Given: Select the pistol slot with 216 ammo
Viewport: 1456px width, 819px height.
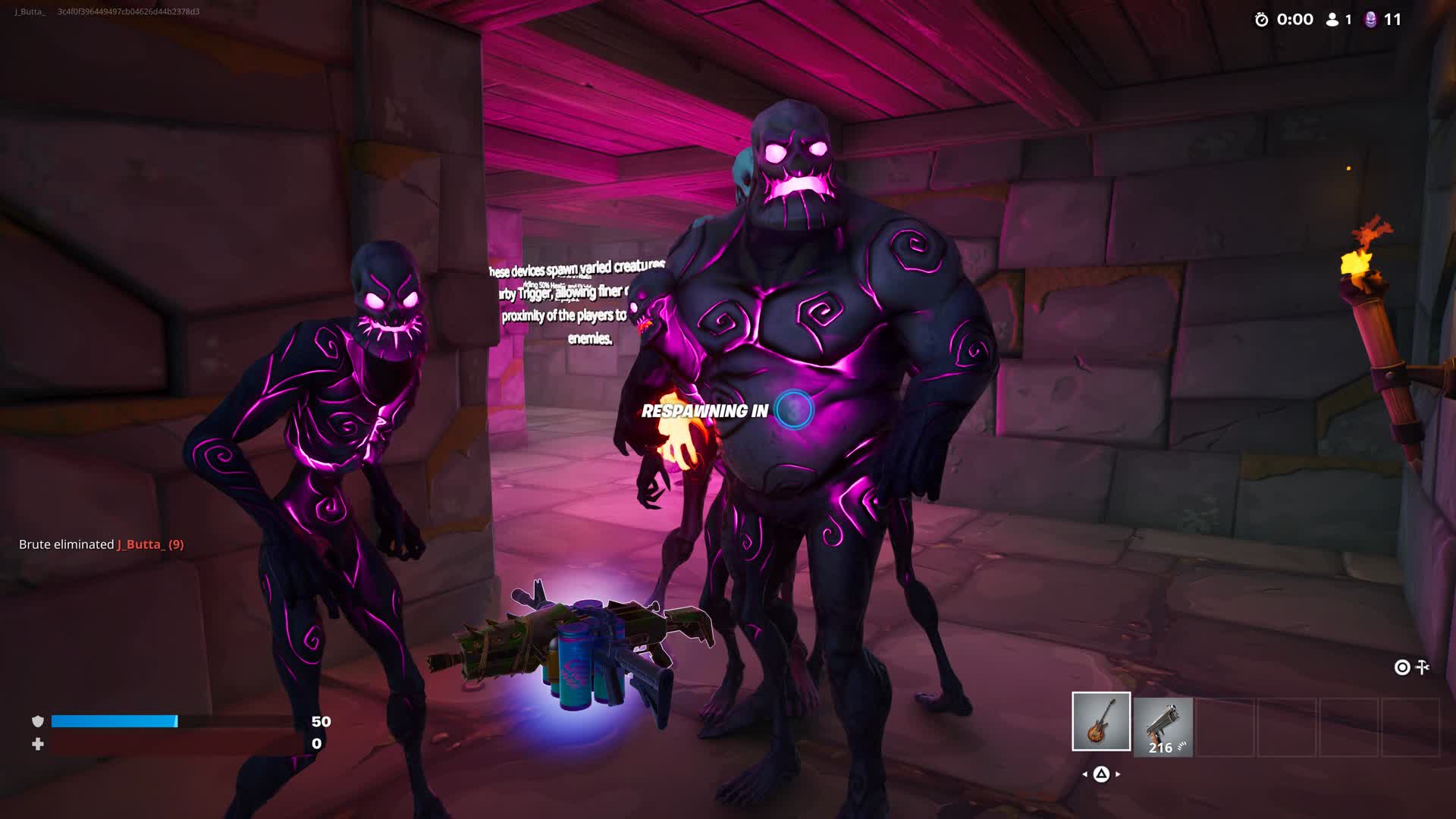Looking at the screenshot, I should [x=1163, y=726].
